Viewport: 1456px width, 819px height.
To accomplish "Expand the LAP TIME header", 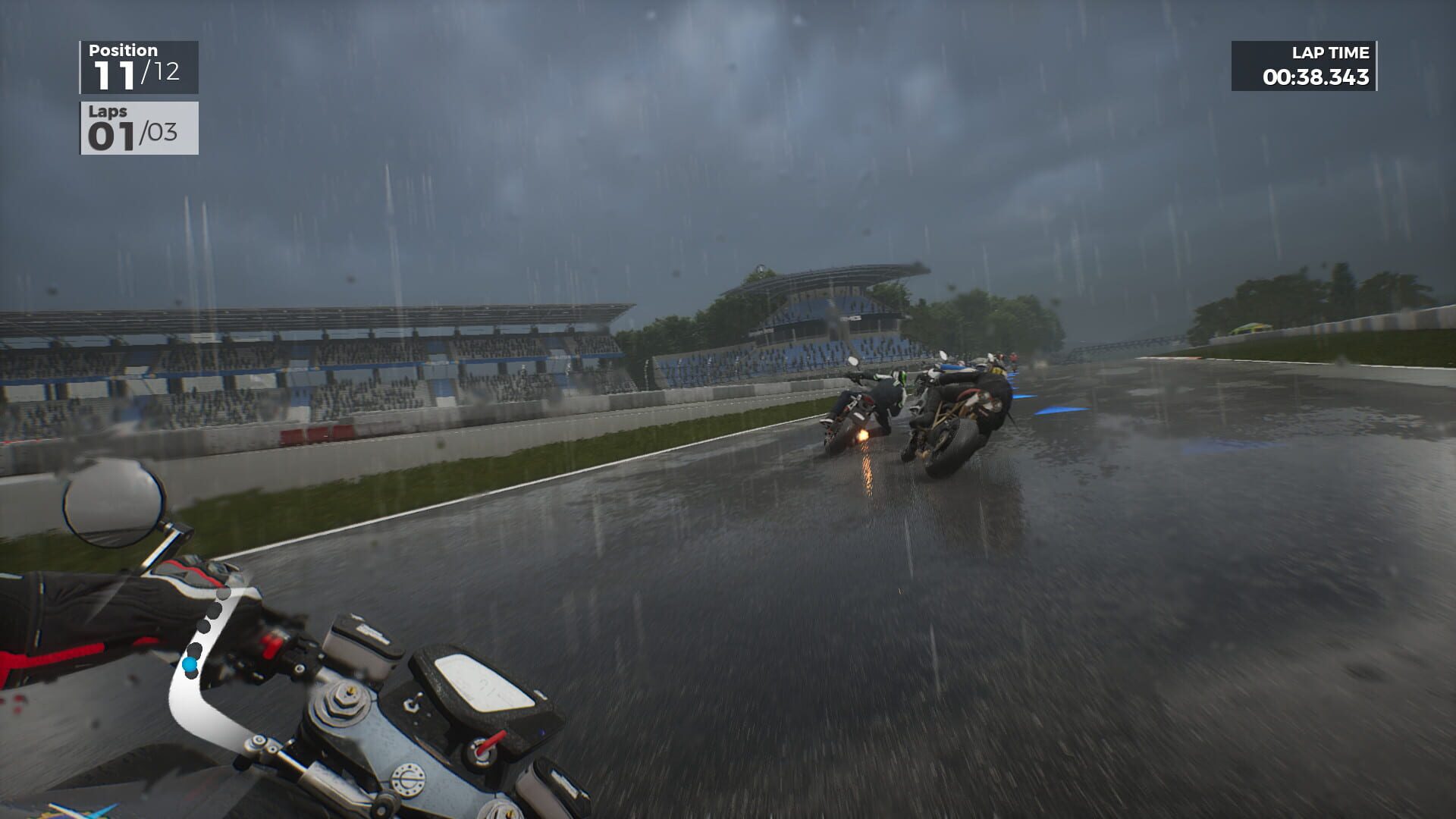I will click(x=1330, y=52).
